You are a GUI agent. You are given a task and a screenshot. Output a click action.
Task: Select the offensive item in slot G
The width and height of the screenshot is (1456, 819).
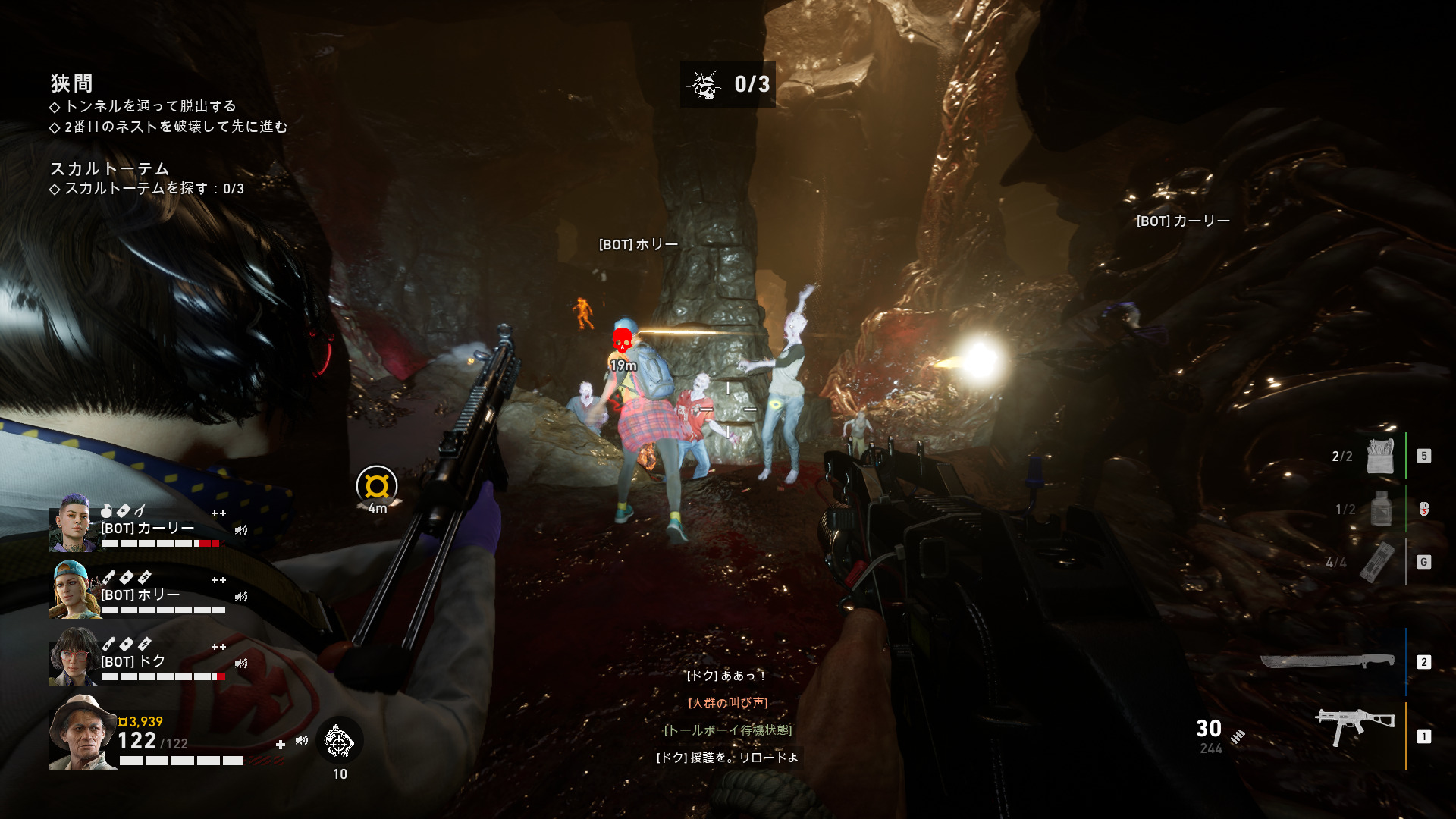(1377, 562)
